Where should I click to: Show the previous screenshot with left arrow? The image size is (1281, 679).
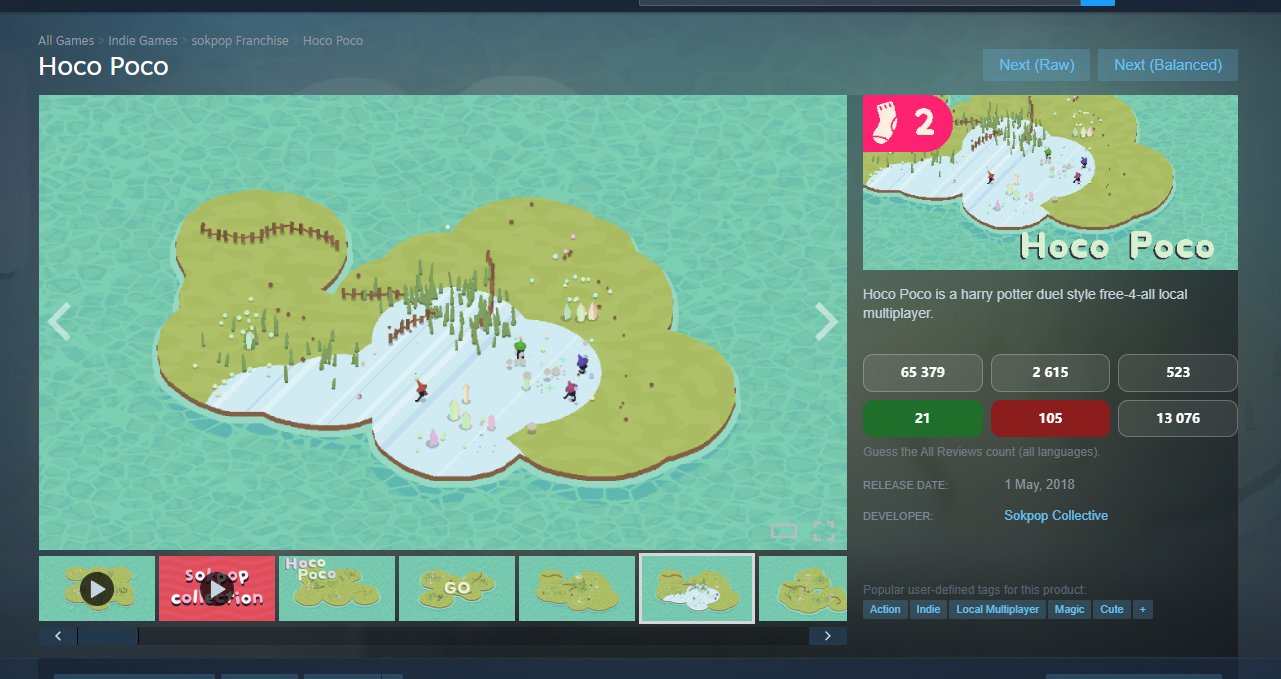tap(59, 322)
